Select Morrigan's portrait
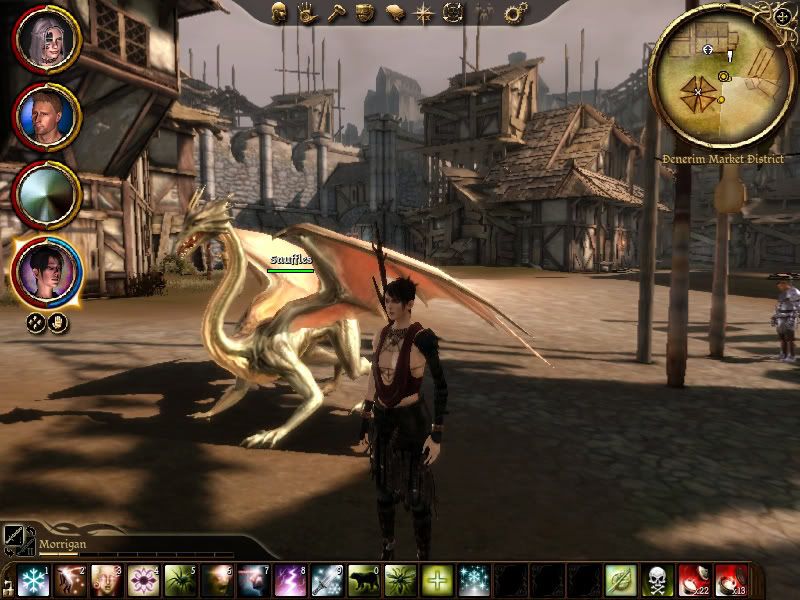This screenshot has width=800, height=600. (x=45, y=272)
